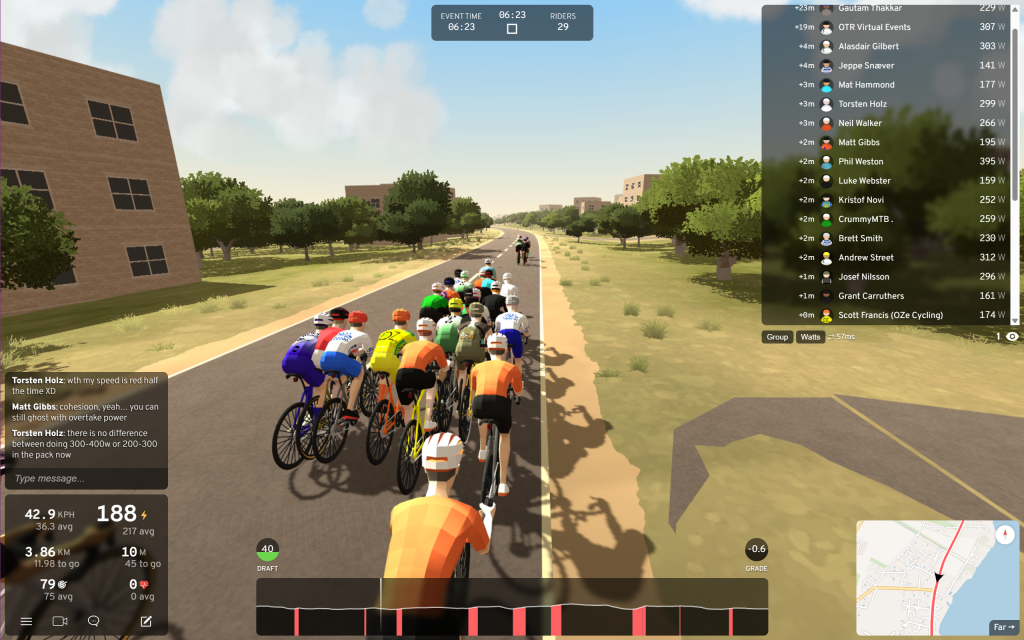
Task: Choose Phil Weston from rider list
Action: 861,161
